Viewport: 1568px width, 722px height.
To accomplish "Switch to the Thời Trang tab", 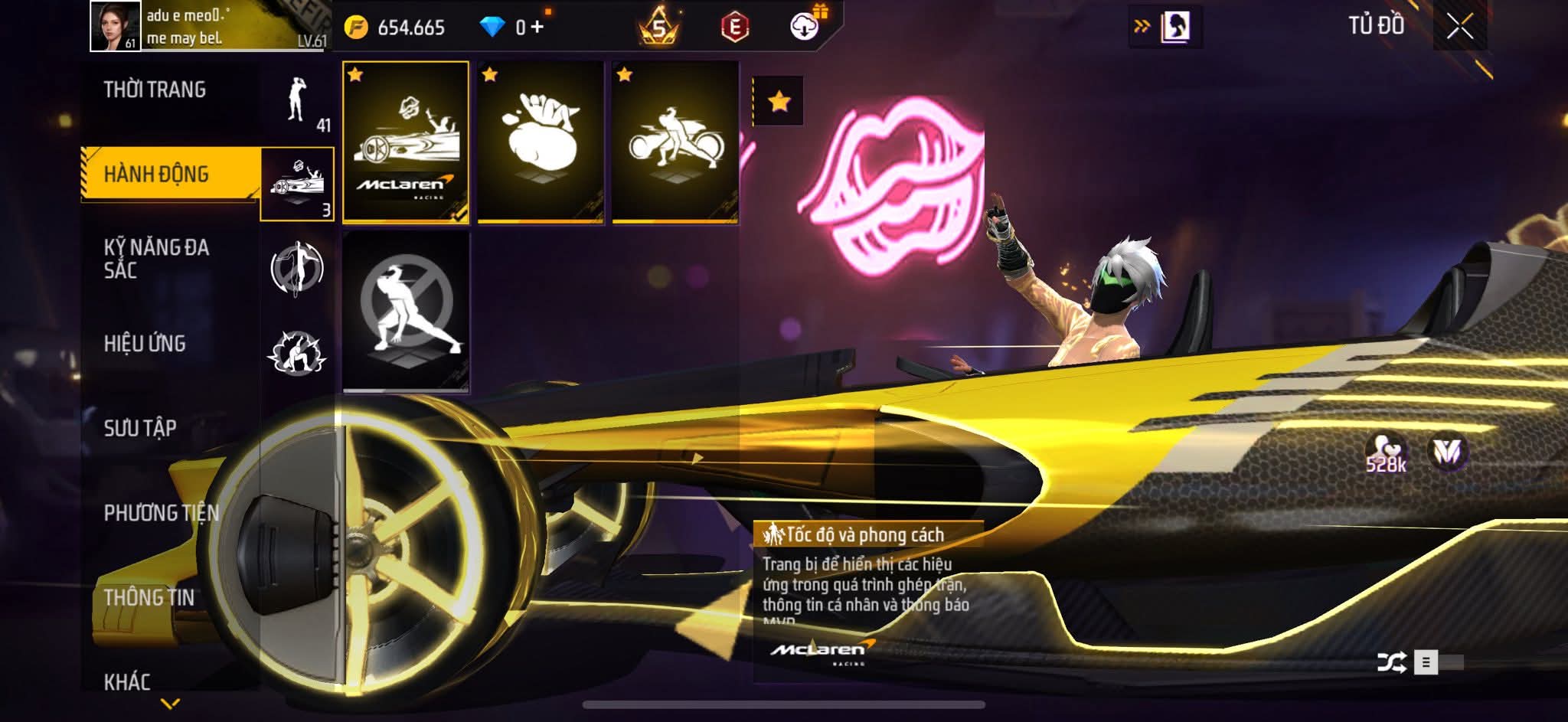I will click(x=155, y=90).
